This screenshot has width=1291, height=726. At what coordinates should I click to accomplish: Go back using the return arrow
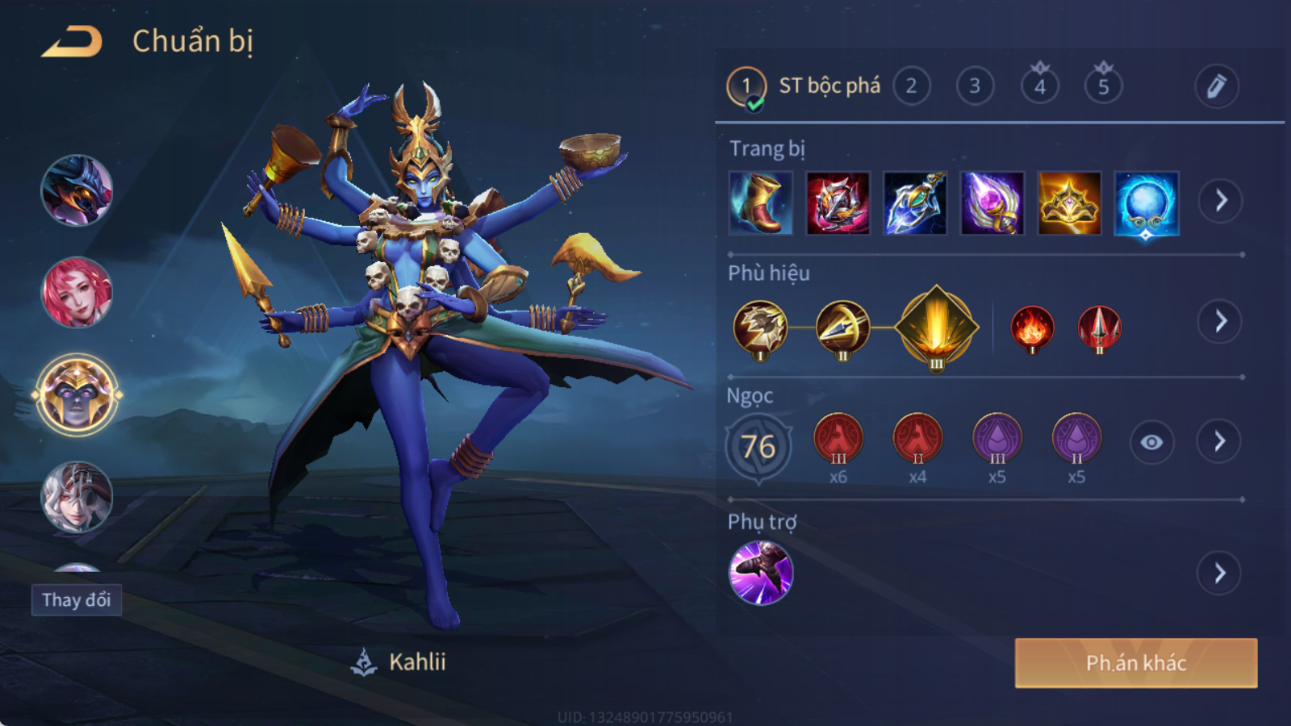(72, 42)
